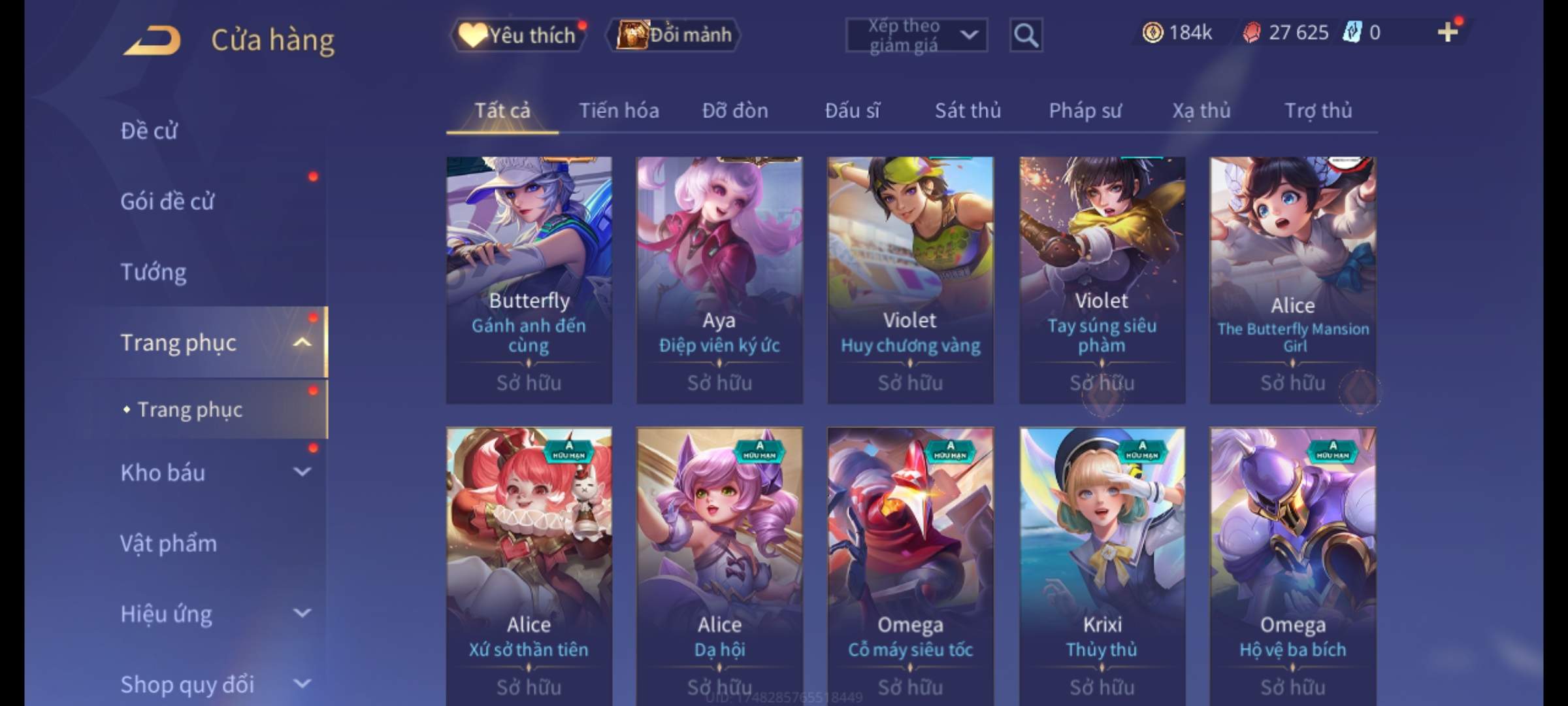Open the Đề cử menu entry
This screenshot has height=706, width=1568.
[x=149, y=131]
